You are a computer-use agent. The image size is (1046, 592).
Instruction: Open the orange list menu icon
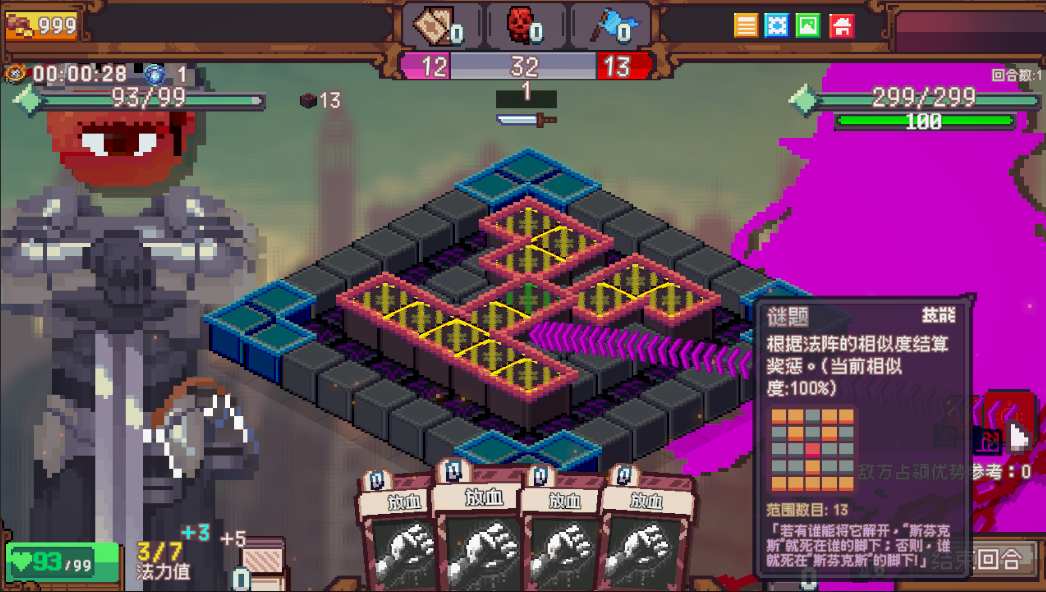tap(746, 25)
